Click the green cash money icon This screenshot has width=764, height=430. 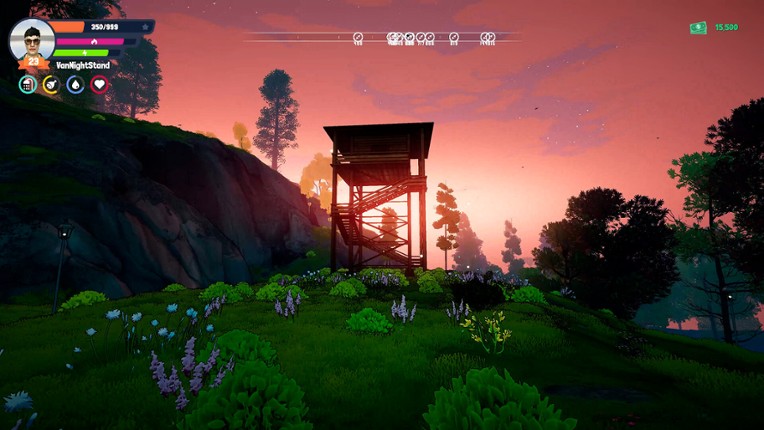tap(698, 28)
